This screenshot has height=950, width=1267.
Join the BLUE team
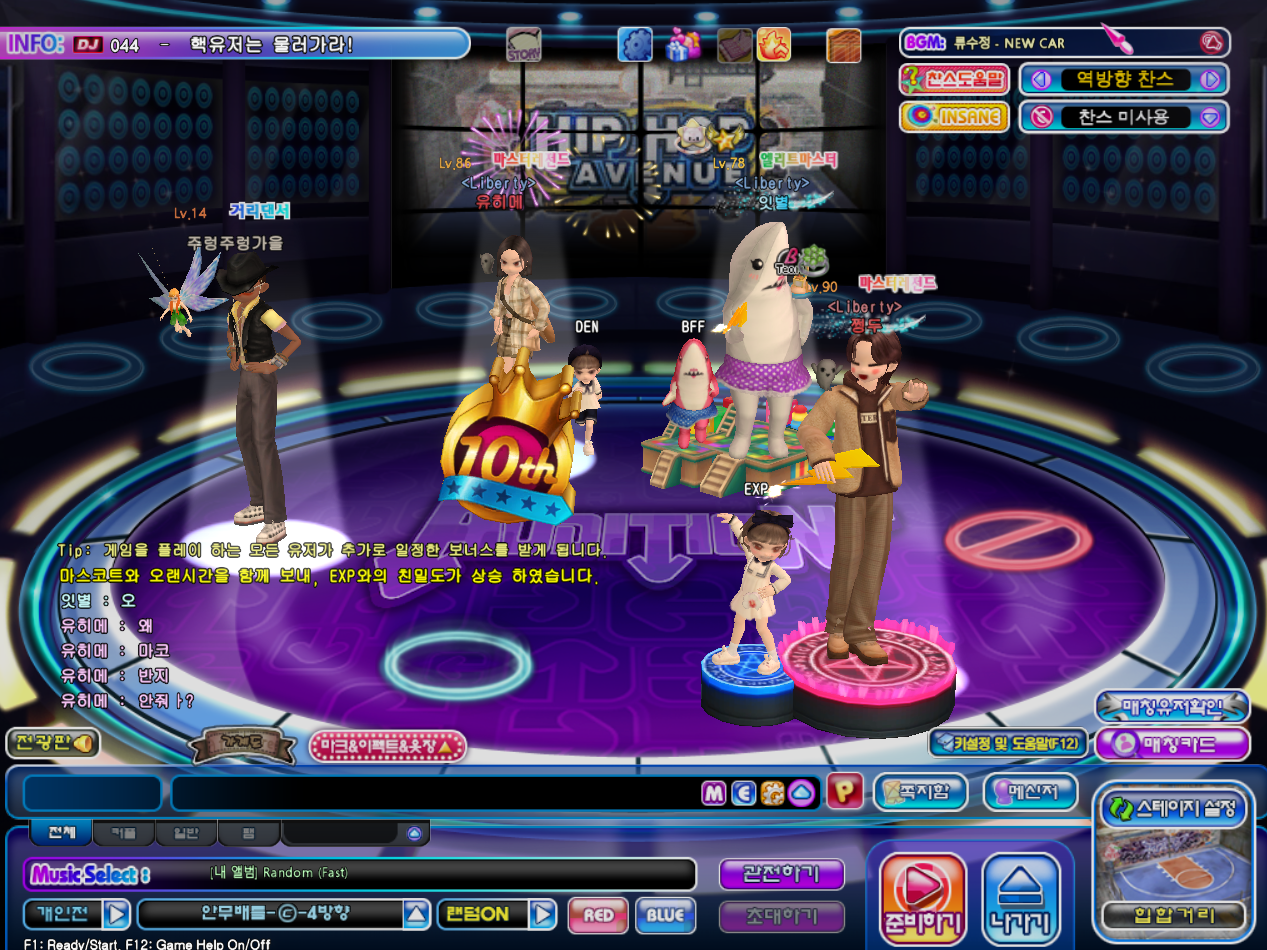(x=665, y=914)
